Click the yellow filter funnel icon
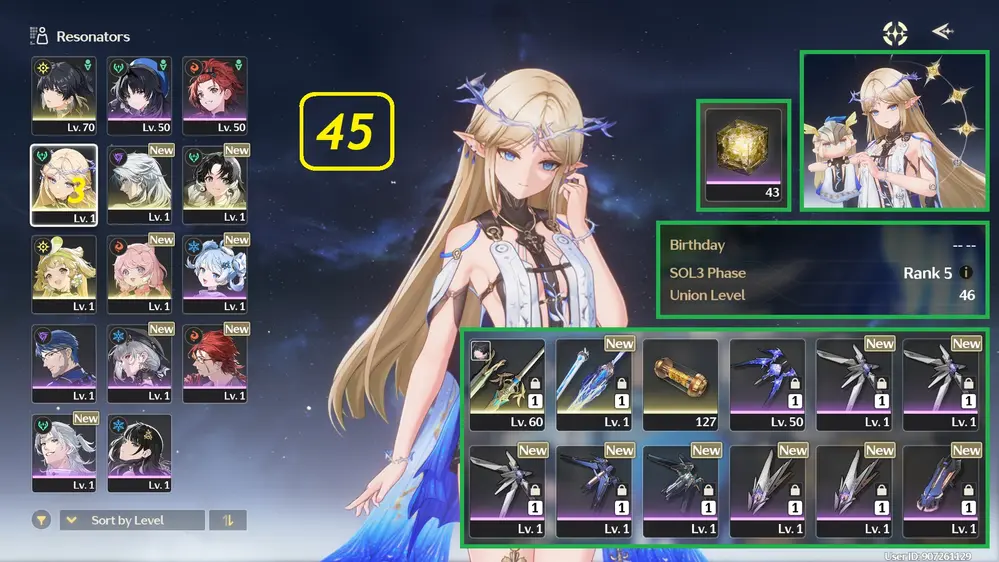999x562 pixels. 42,520
